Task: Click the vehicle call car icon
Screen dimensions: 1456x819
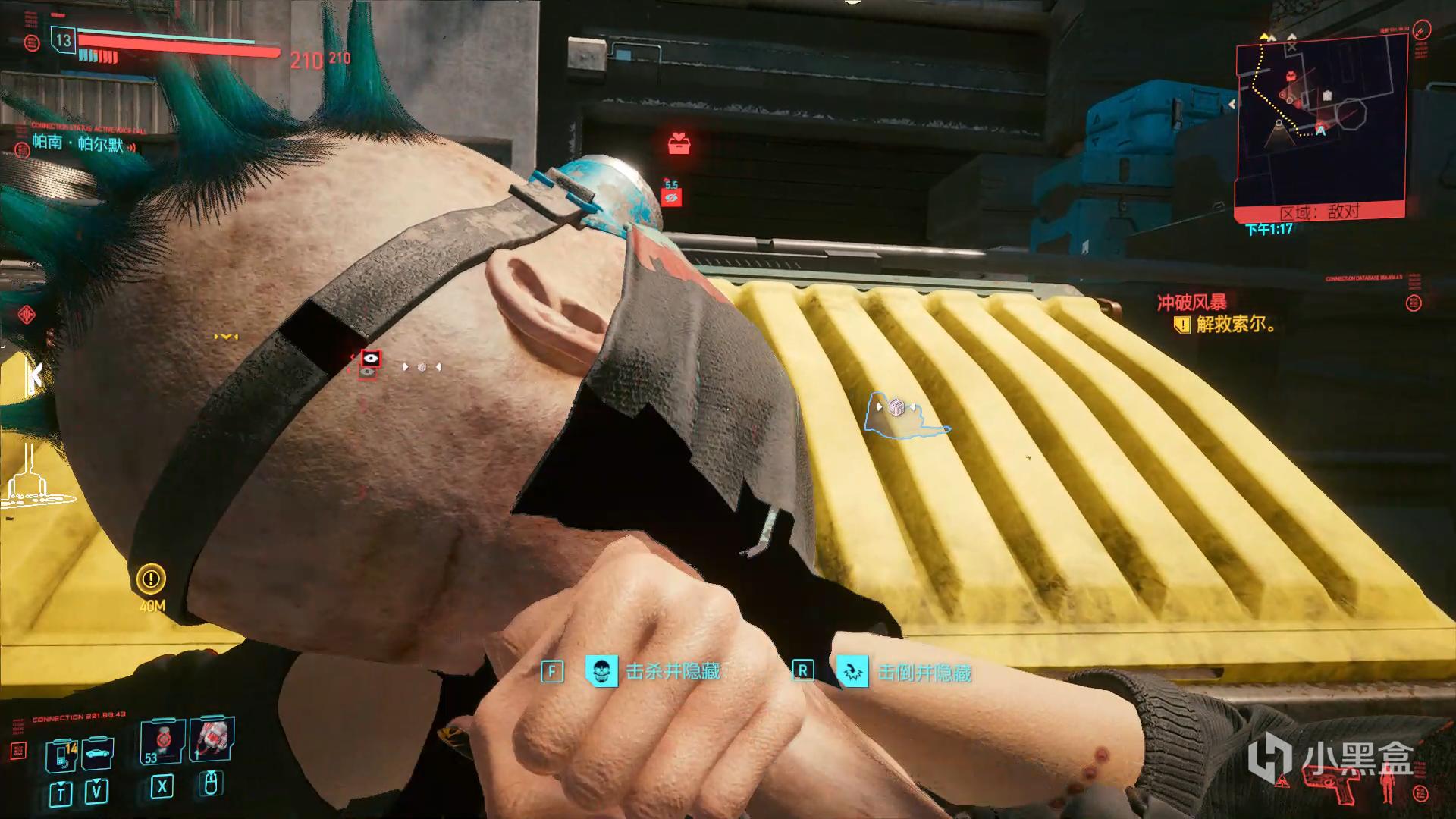Action: point(97,755)
